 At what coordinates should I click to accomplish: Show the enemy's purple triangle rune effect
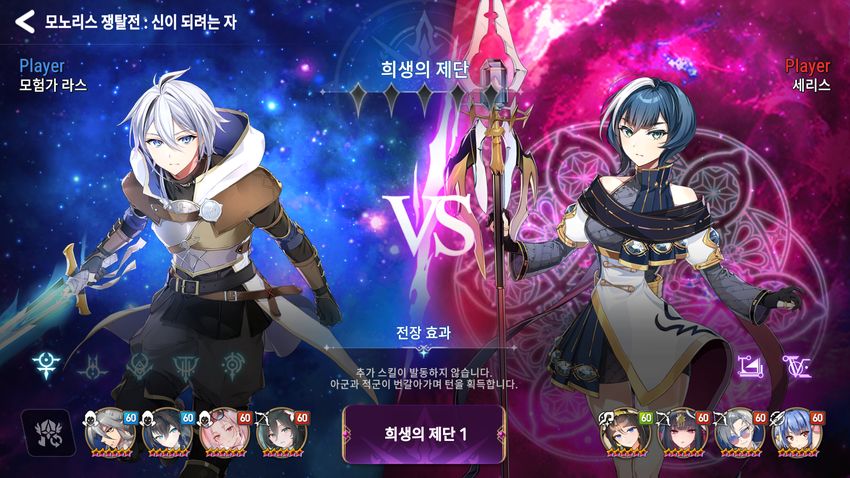coord(798,367)
